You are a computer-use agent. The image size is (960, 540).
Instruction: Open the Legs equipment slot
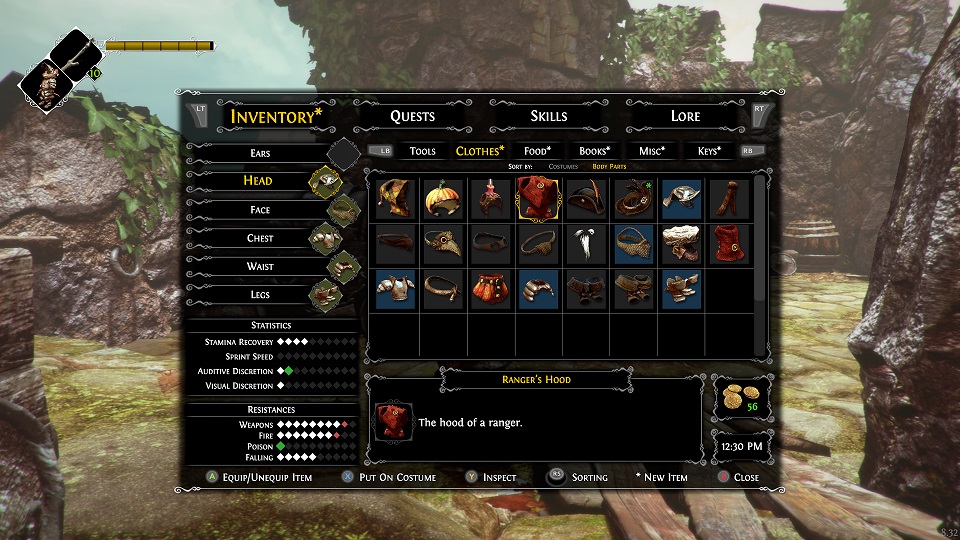(260, 295)
